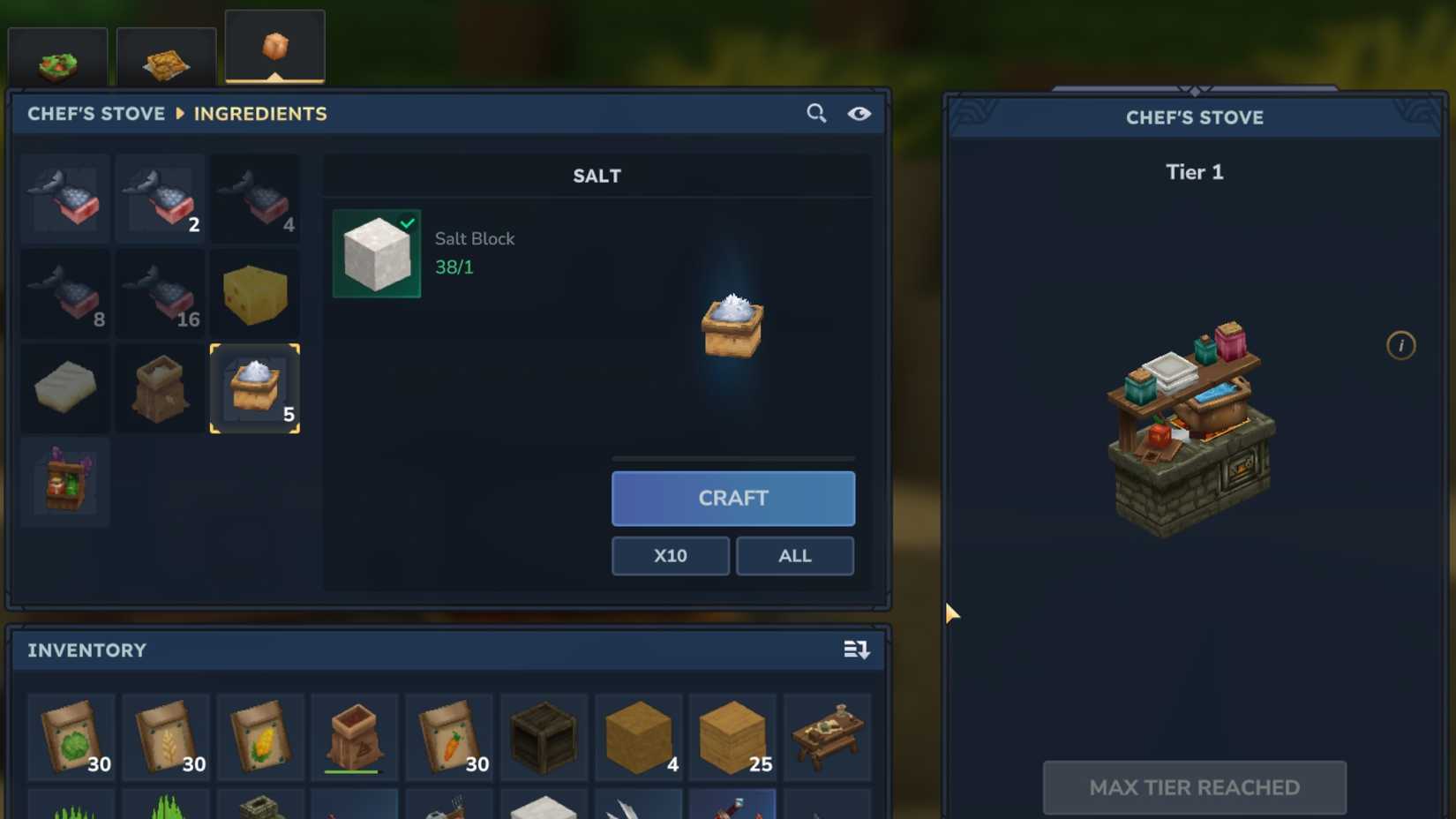Viewport: 1456px width, 819px height.
Task: Select the fish meat recipe marked 16
Action: (x=159, y=294)
